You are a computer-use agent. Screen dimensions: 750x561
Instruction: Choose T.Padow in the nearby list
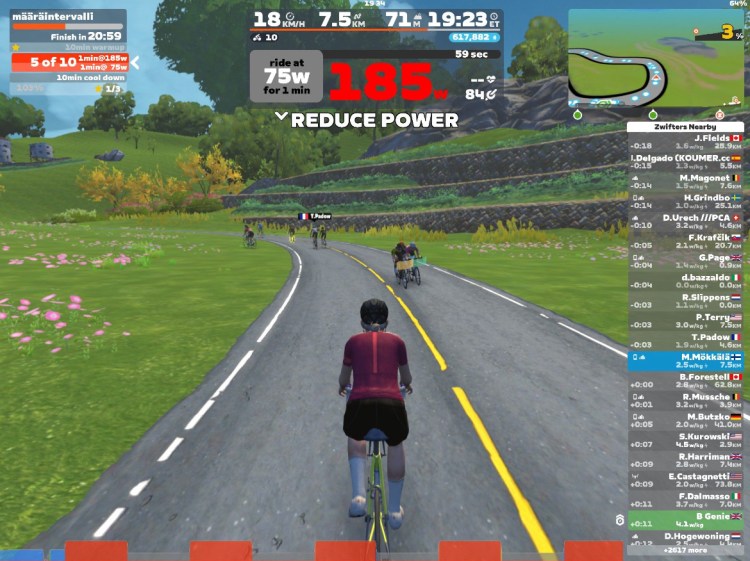click(686, 339)
